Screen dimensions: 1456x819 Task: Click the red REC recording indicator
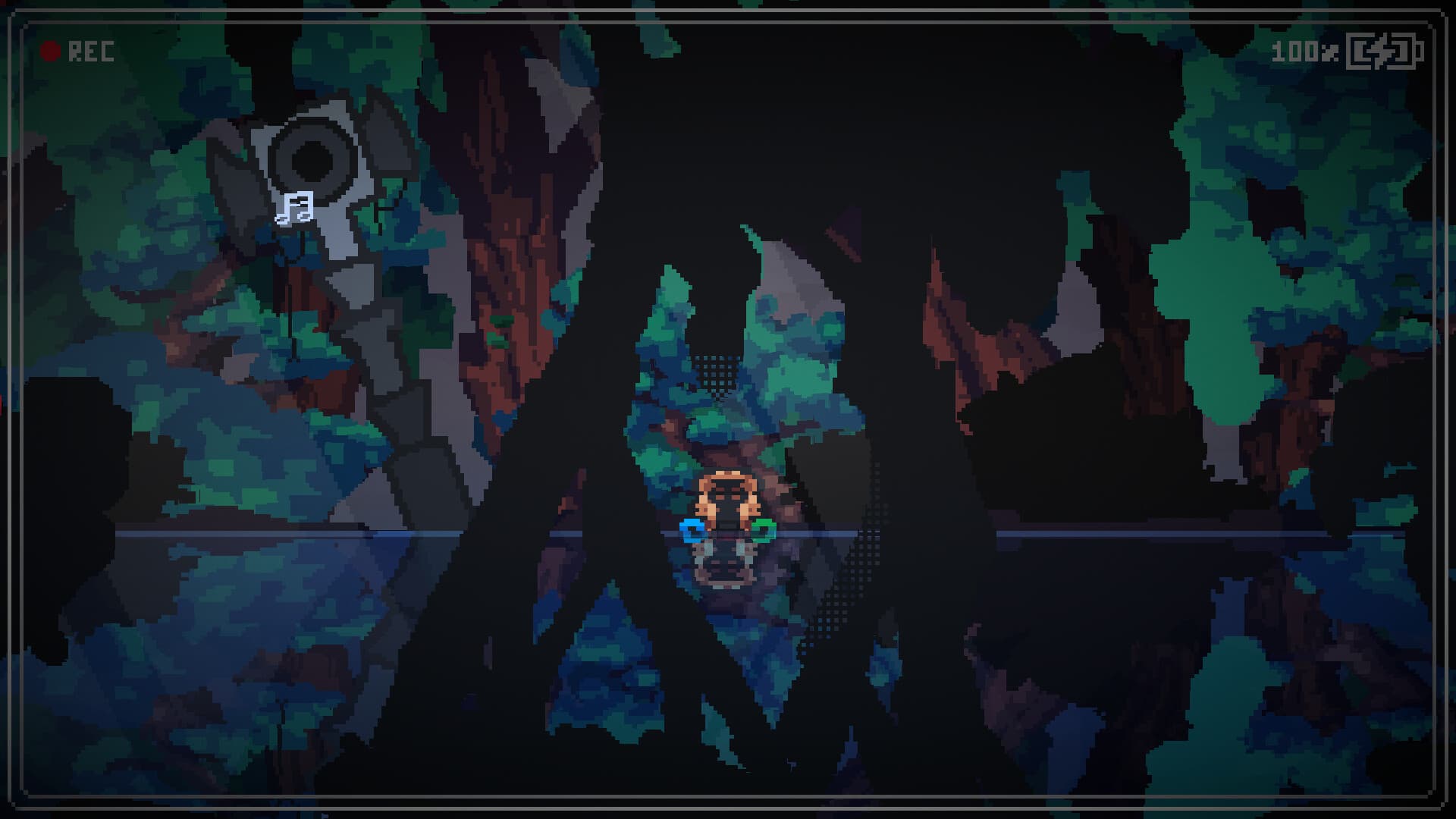pos(51,51)
